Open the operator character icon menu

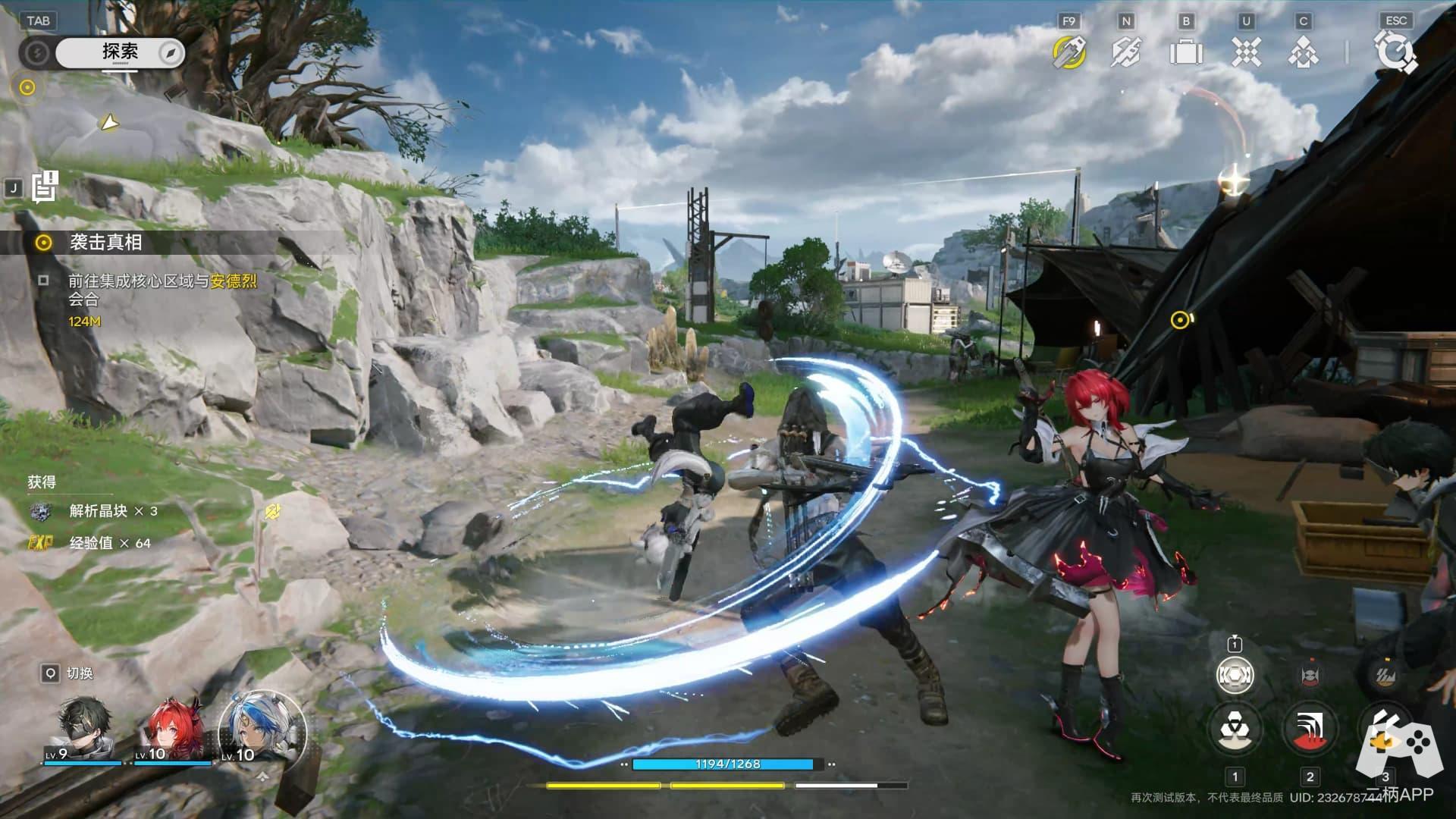coord(1304,52)
